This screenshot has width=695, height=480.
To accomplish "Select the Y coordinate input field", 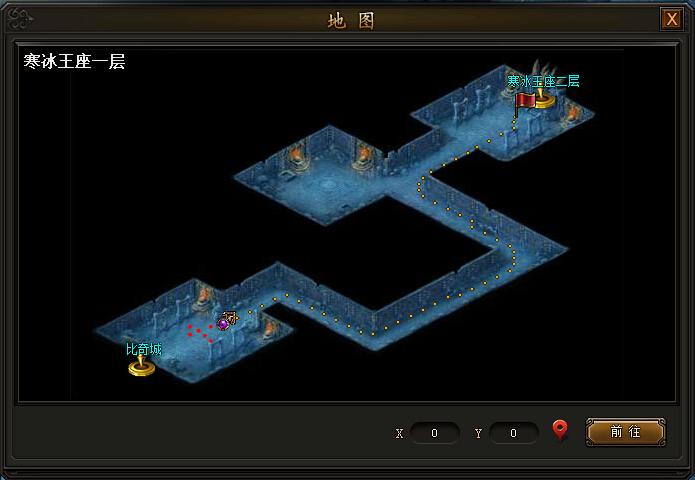I will [514, 433].
